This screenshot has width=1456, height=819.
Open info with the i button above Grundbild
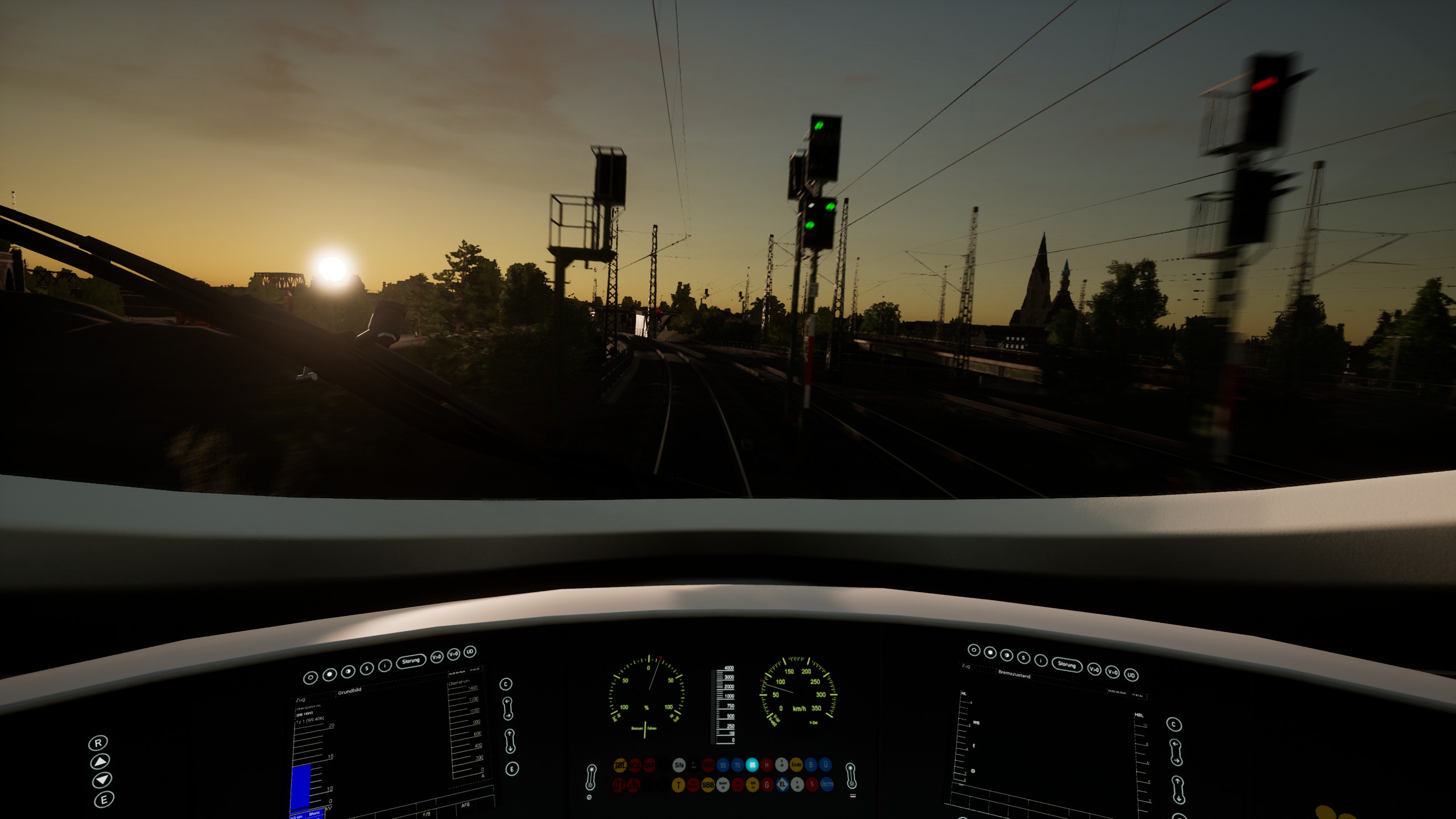(x=385, y=665)
